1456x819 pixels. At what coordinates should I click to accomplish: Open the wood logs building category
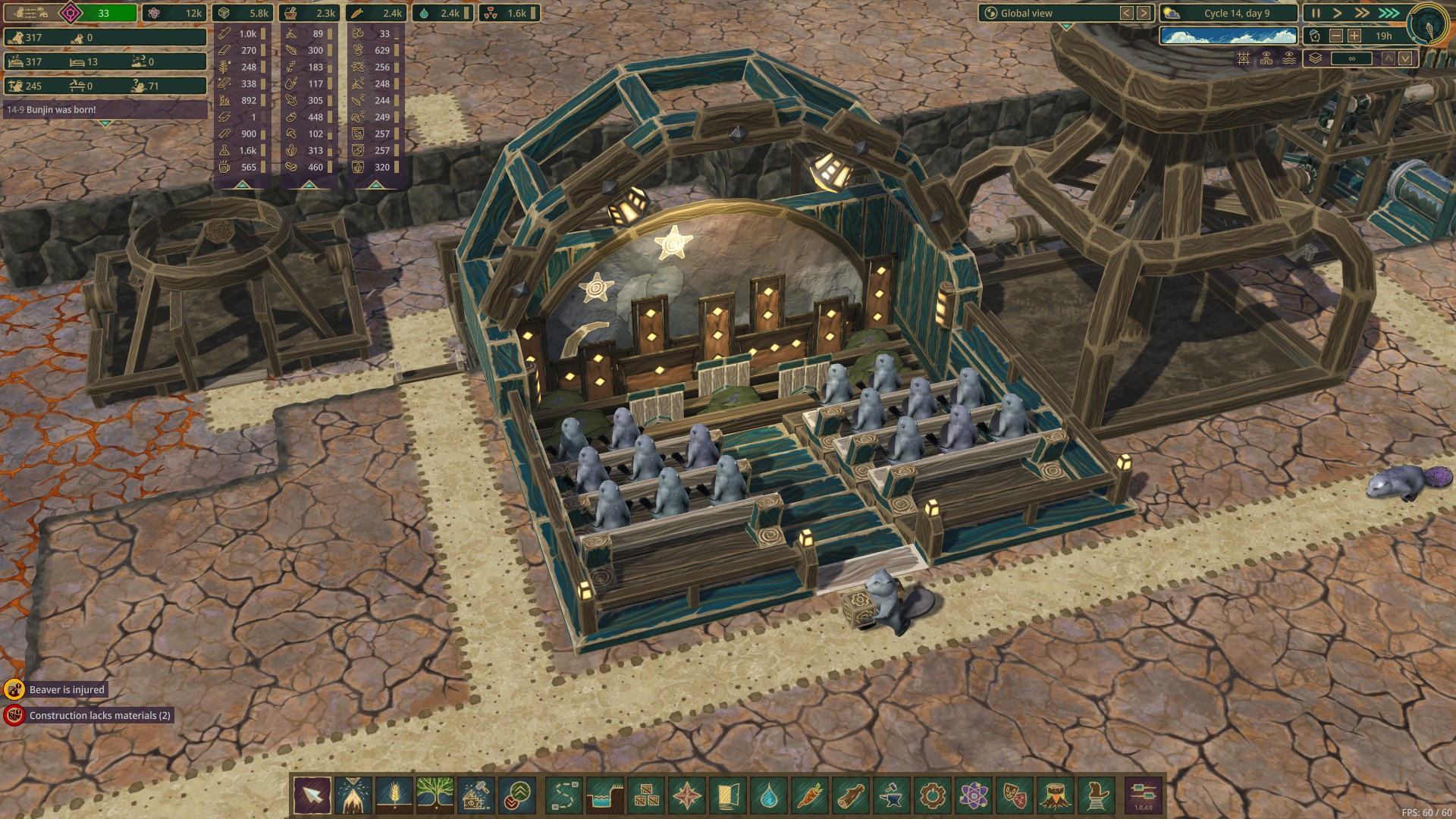pos(850,796)
